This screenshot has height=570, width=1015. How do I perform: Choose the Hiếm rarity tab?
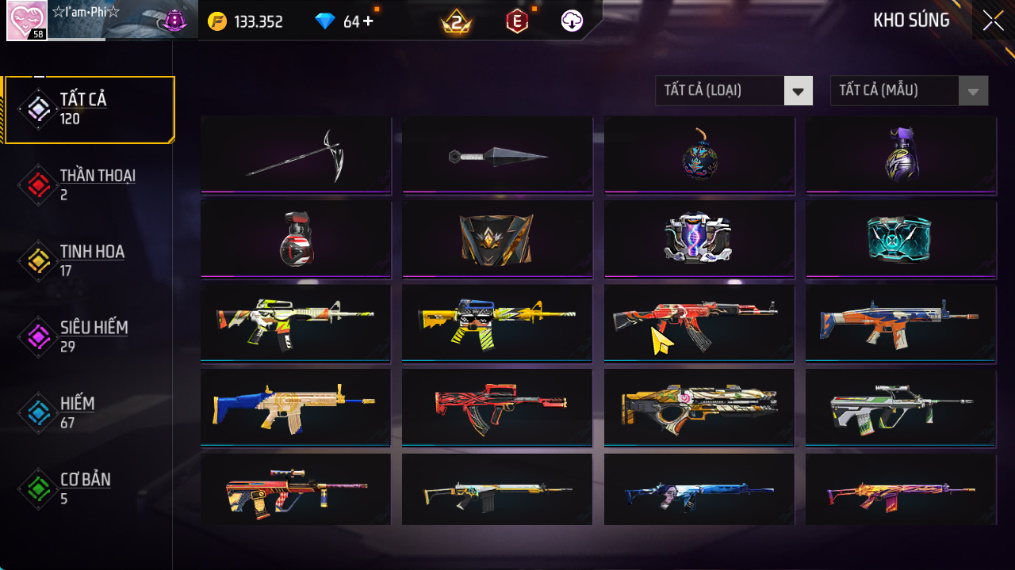(x=89, y=412)
